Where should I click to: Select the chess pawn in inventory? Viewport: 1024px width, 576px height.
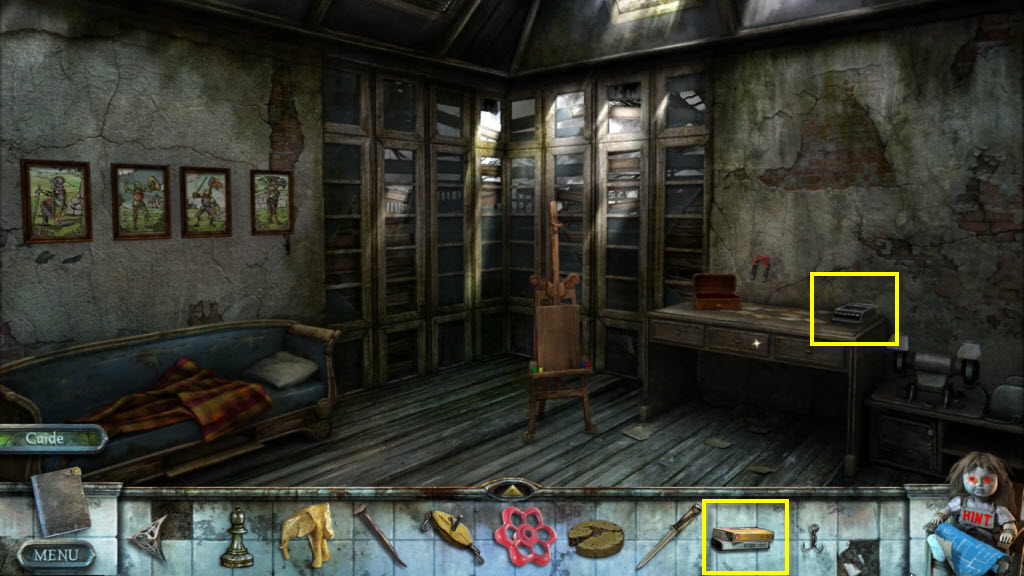pyautogui.click(x=237, y=537)
